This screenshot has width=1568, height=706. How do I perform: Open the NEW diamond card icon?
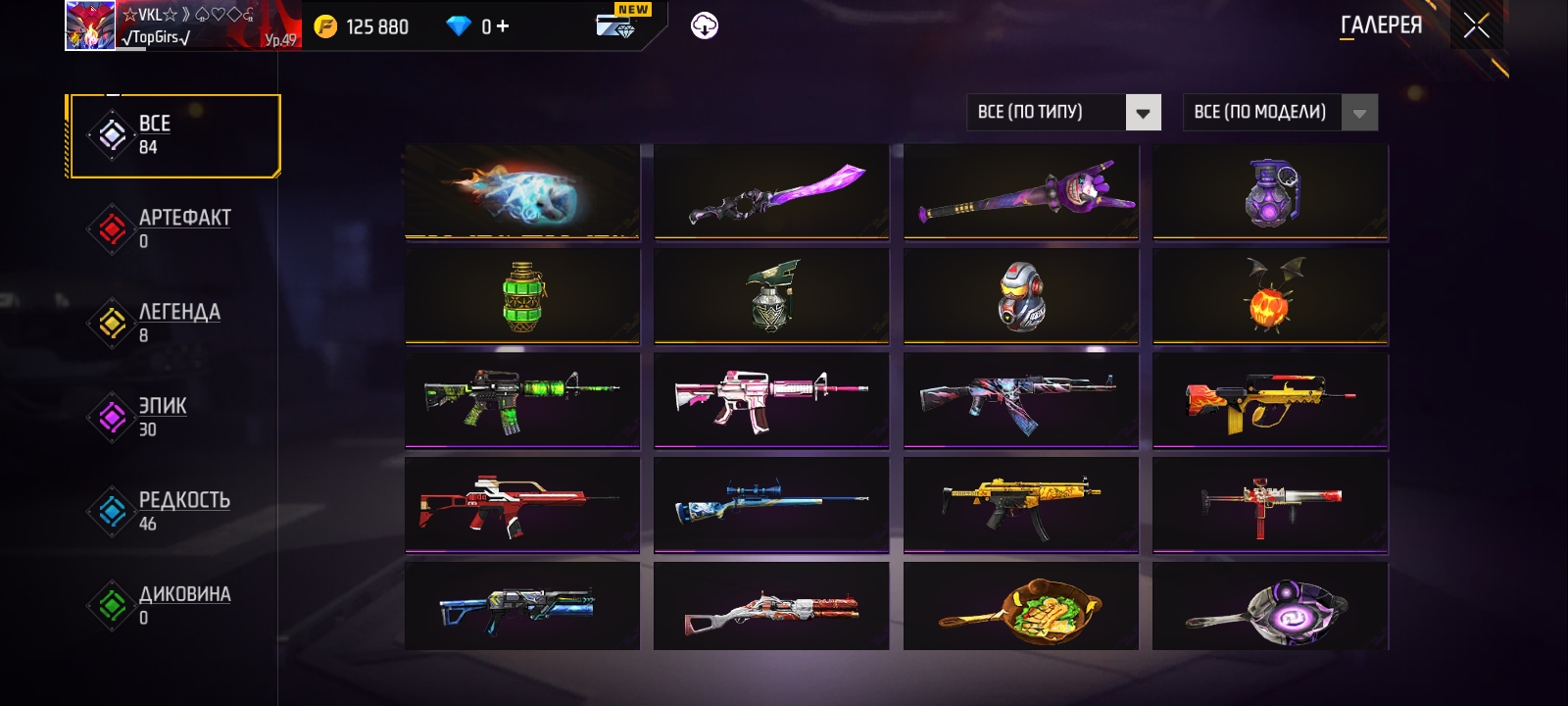tap(617, 24)
